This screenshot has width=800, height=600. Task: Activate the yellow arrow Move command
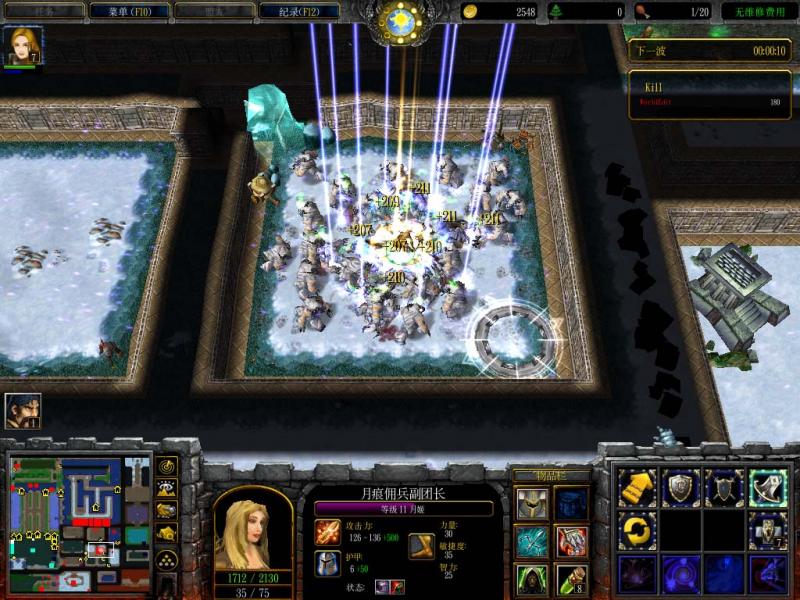click(636, 487)
